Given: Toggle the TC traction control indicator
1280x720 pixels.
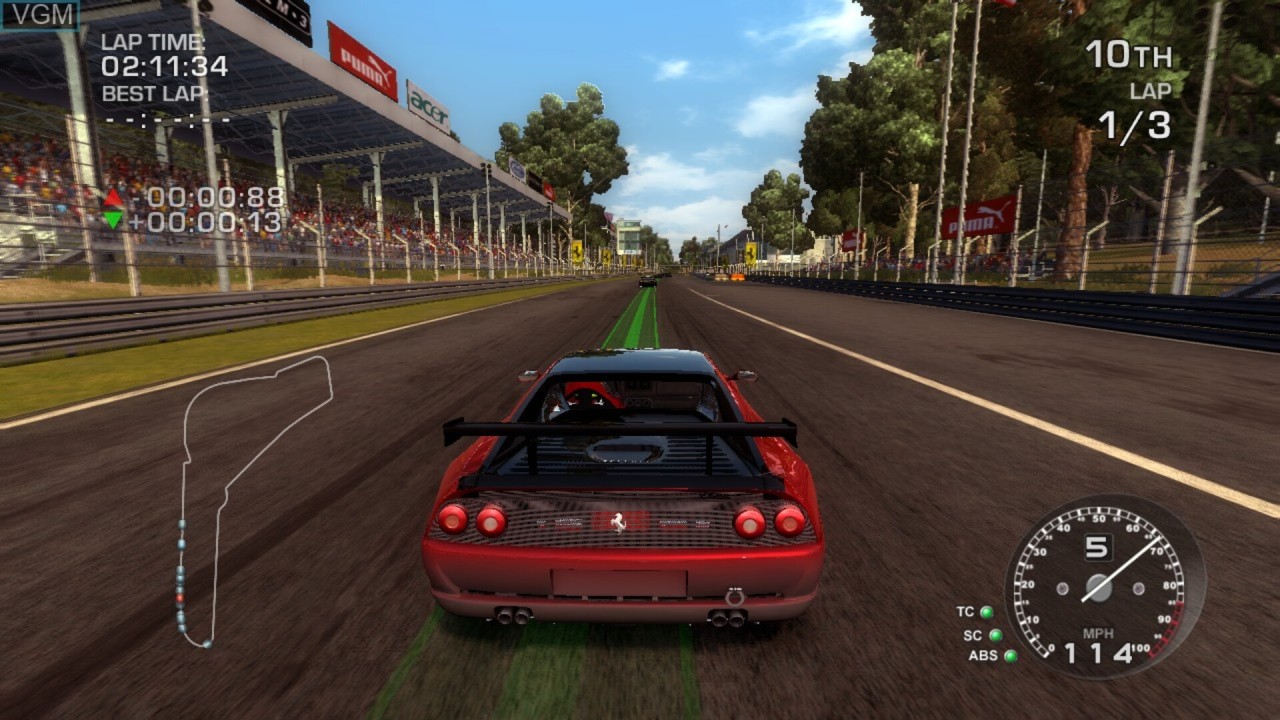Looking at the screenshot, I should [986, 612].
